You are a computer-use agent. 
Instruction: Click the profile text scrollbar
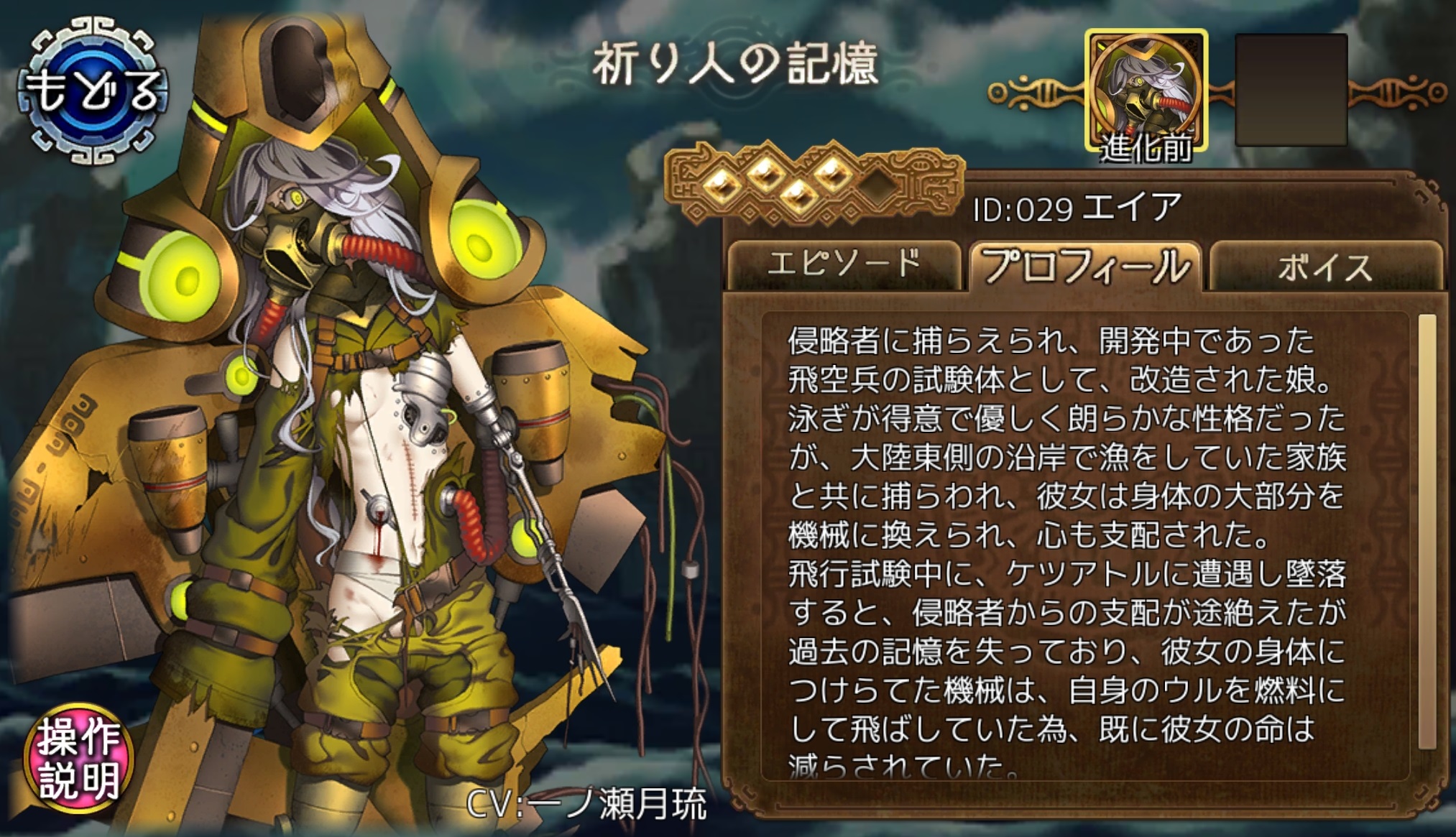[x=1427, y=532]
